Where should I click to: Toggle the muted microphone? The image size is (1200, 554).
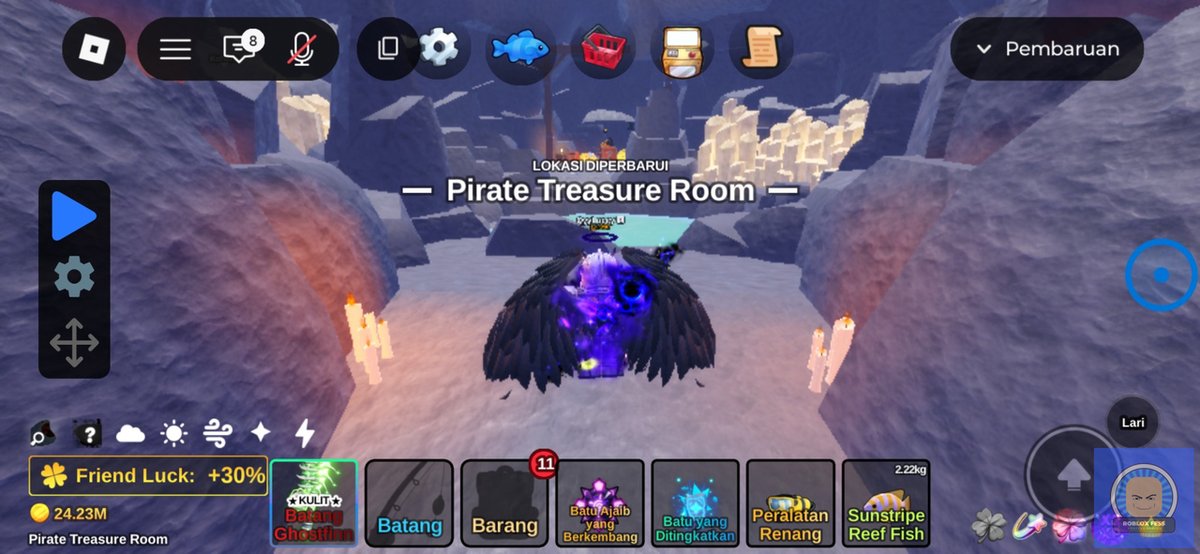tap(300, 49)
